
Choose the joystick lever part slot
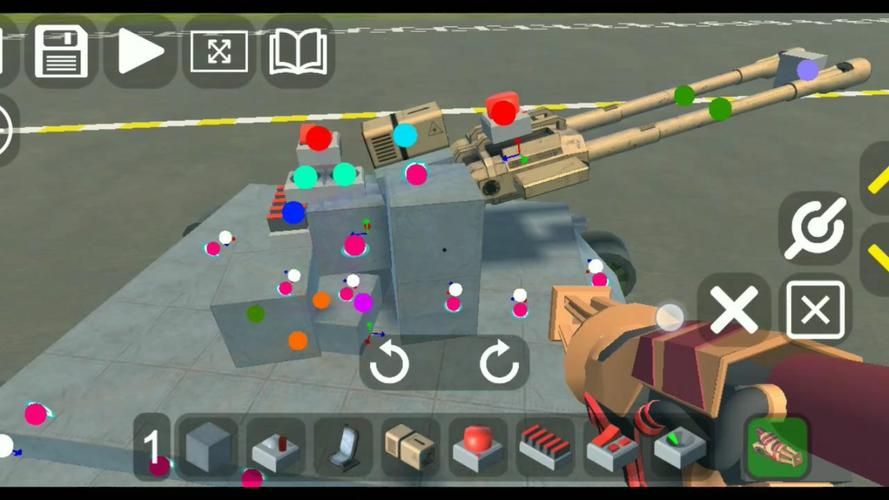click(x=276, y=446)
